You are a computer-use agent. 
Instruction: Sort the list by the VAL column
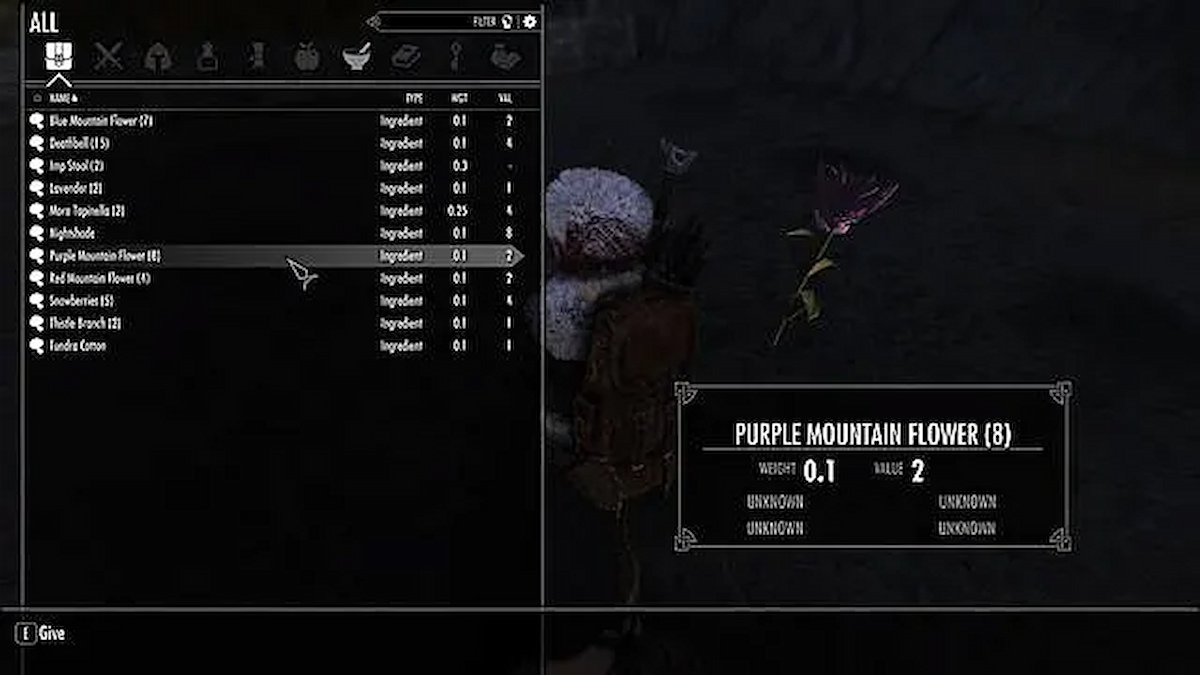(505, 98)
